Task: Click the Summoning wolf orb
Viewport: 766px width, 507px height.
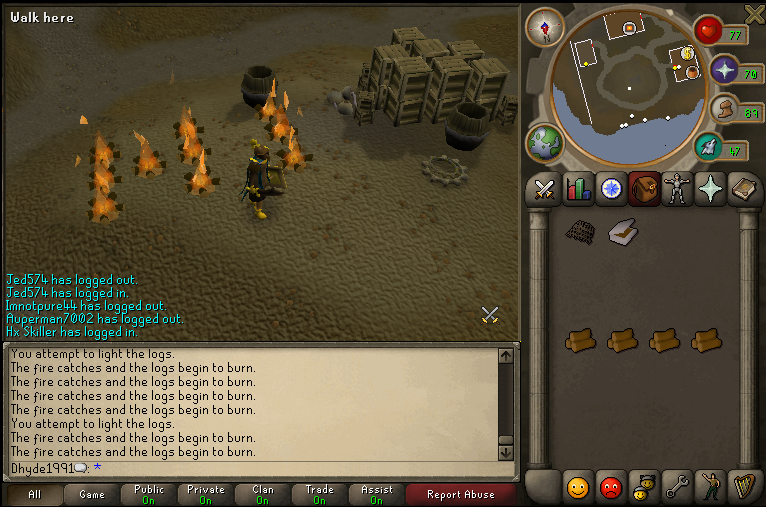Action: point(709,147)
